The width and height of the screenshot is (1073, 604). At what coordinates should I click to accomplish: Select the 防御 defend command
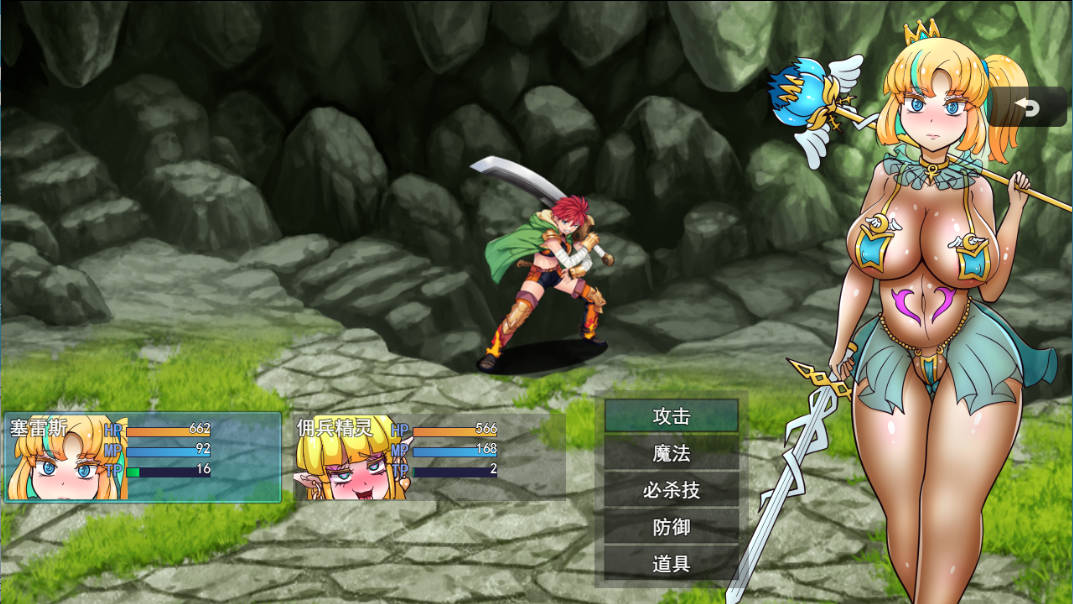coord(671,527)
